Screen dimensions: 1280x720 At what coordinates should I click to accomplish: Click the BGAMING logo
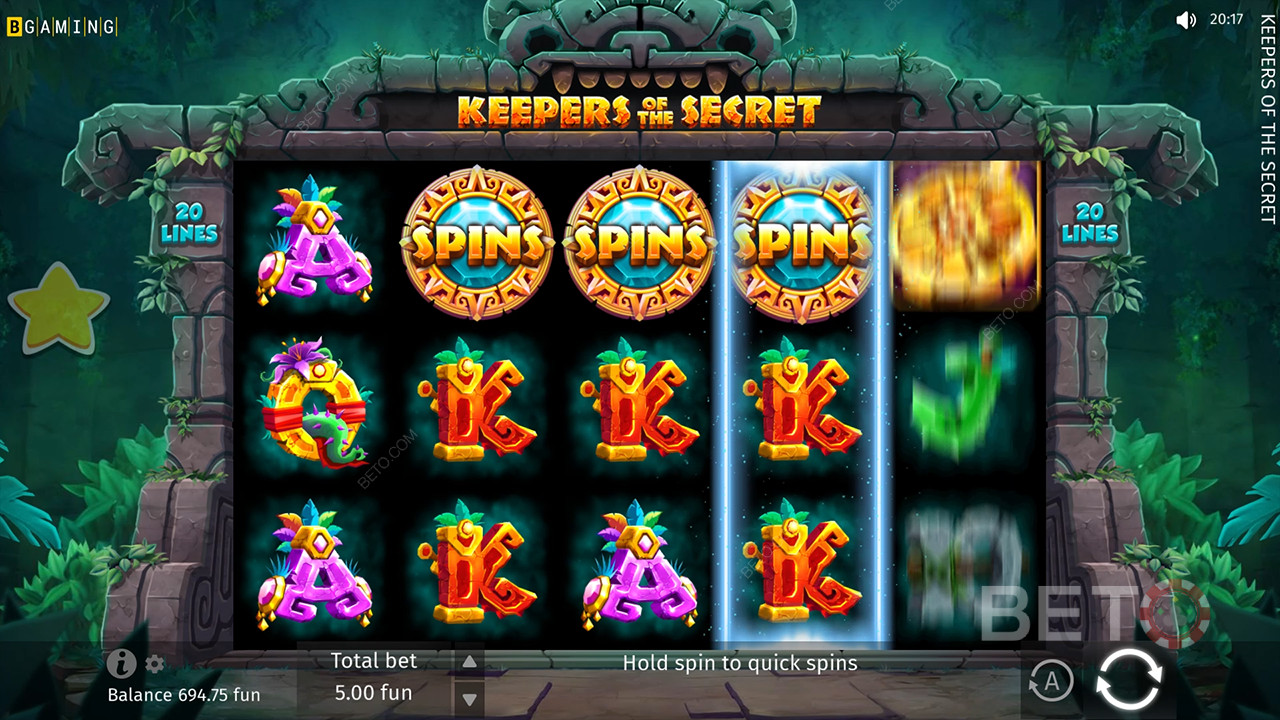coord(62,27)
